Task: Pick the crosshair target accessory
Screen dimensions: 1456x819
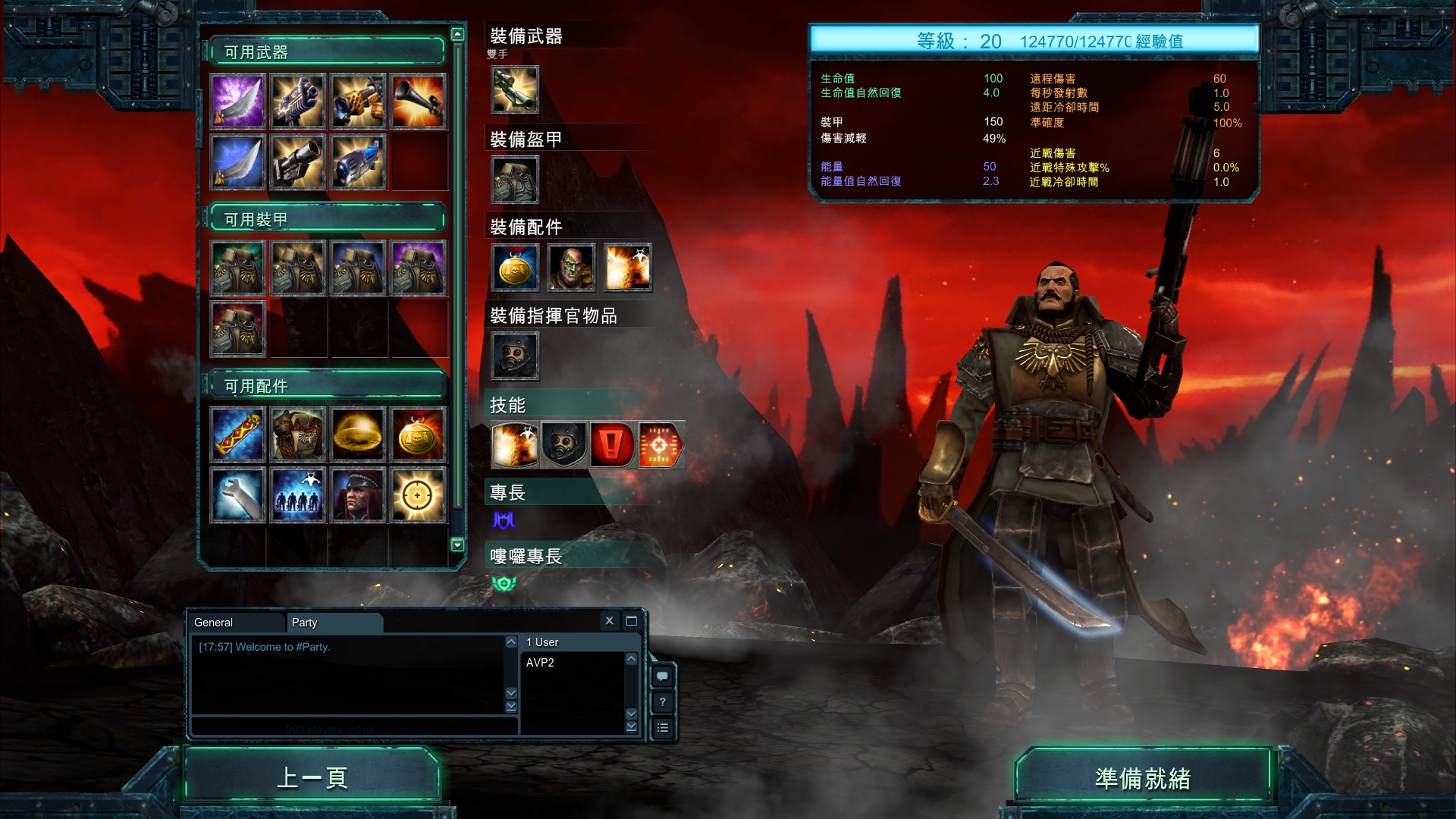Action: click(x=418, y=495)
